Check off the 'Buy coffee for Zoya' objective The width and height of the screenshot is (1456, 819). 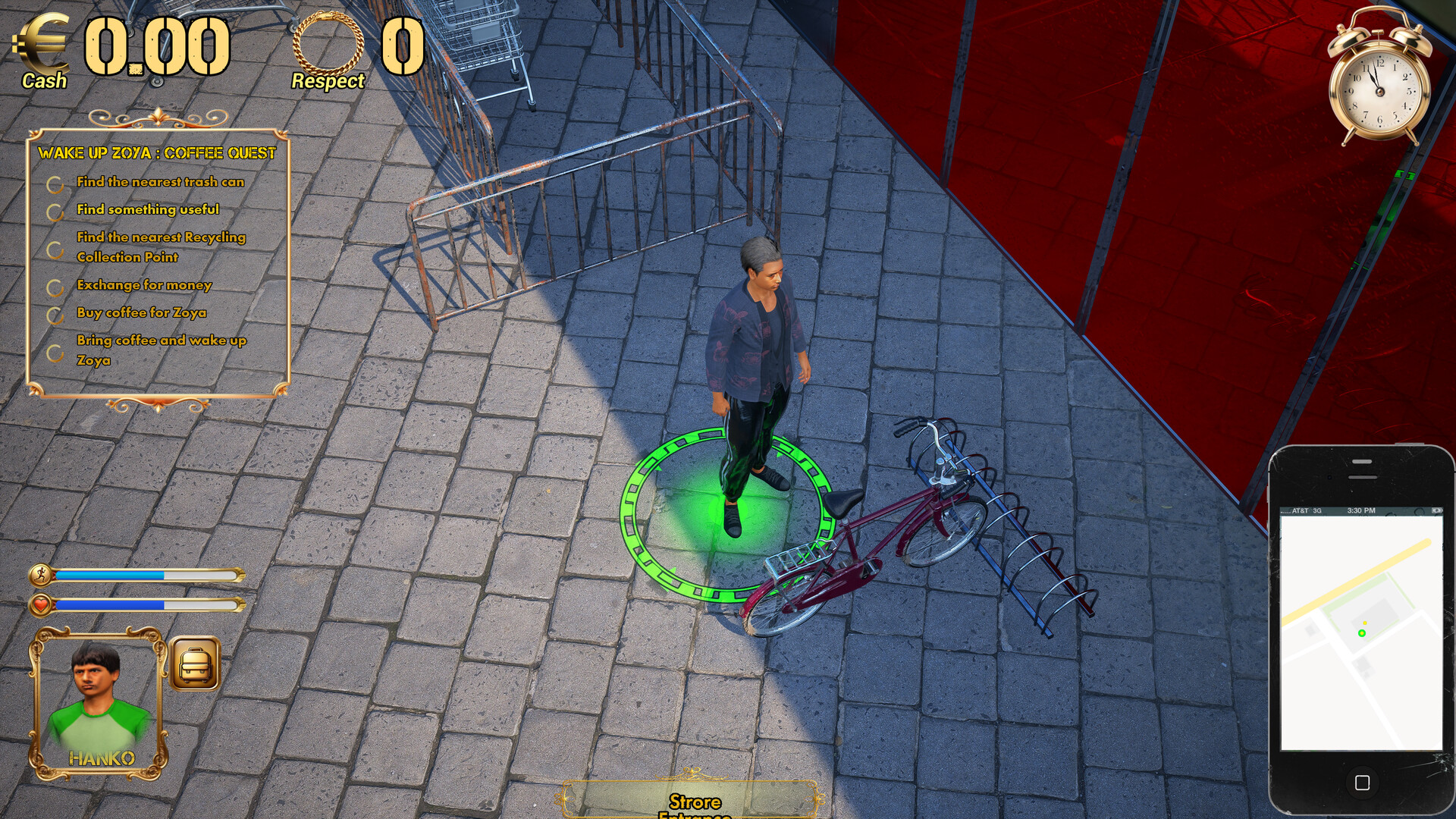click(55, 312)
